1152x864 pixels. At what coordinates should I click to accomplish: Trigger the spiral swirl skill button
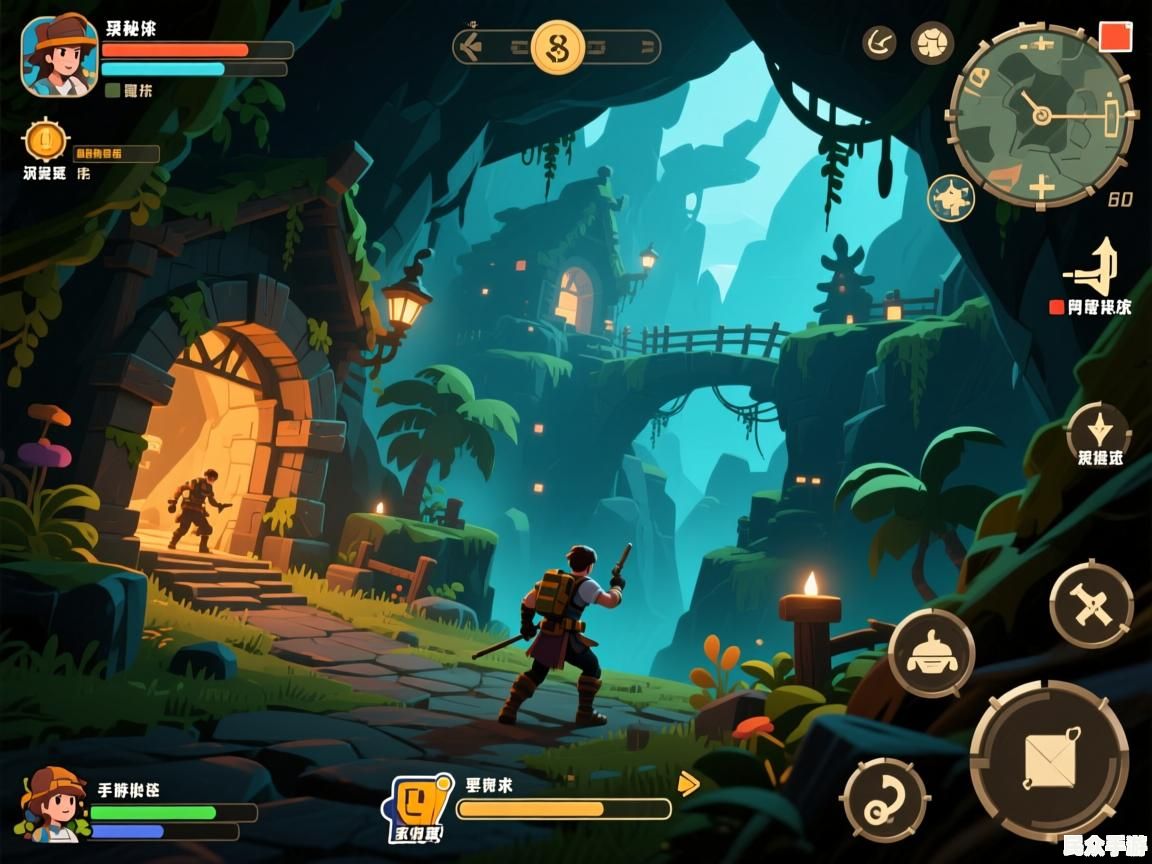pyautogui.click(x=886, y=799)
